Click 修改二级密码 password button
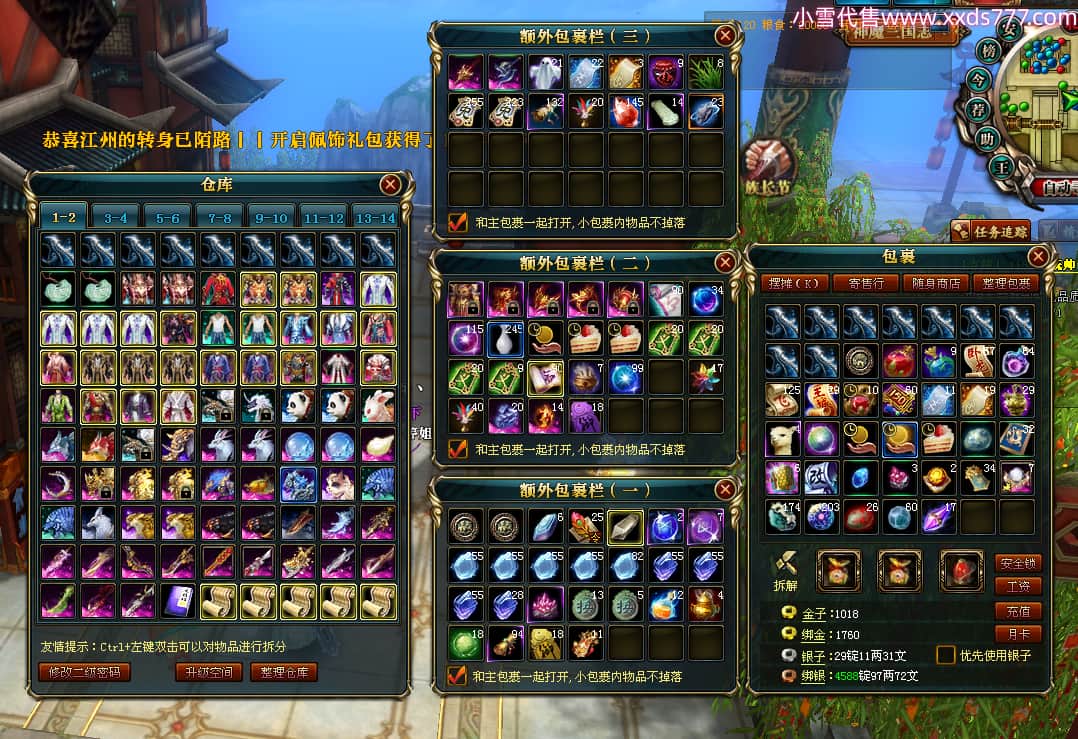The height and width of the screenshot is (739, 1078). click(84, 672)
